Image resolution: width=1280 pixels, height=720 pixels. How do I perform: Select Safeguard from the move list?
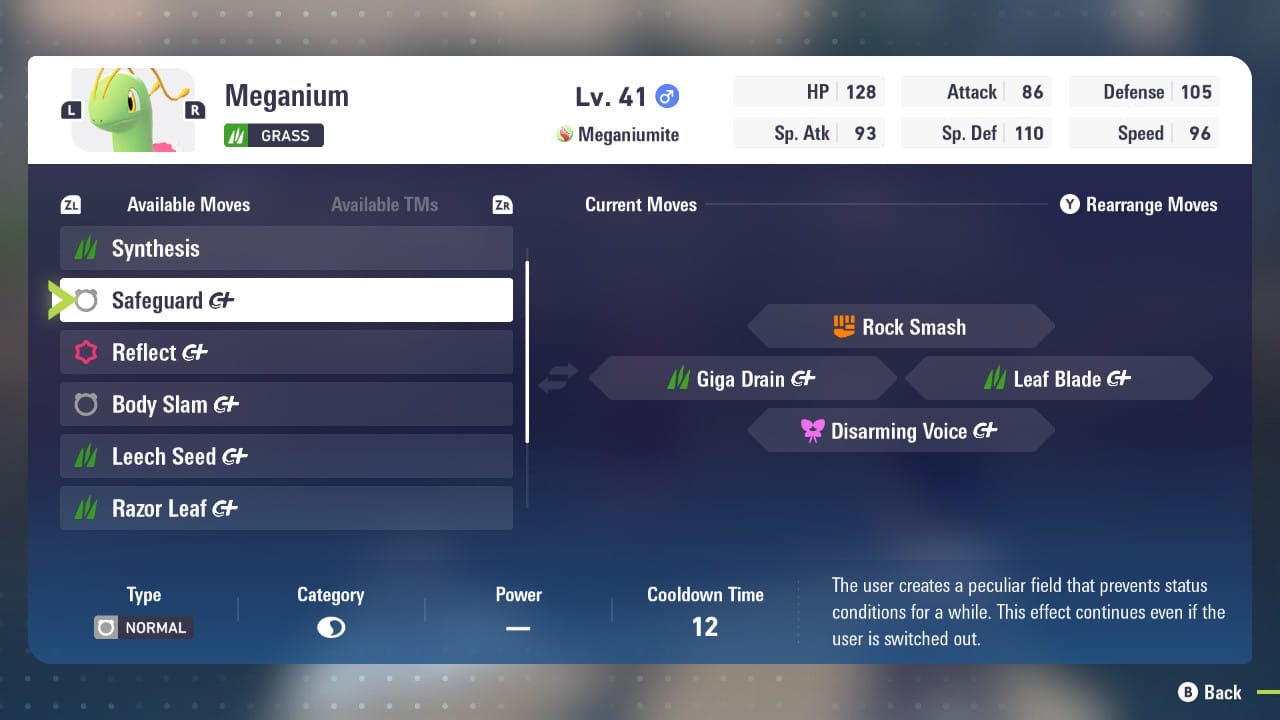(285, 300)
